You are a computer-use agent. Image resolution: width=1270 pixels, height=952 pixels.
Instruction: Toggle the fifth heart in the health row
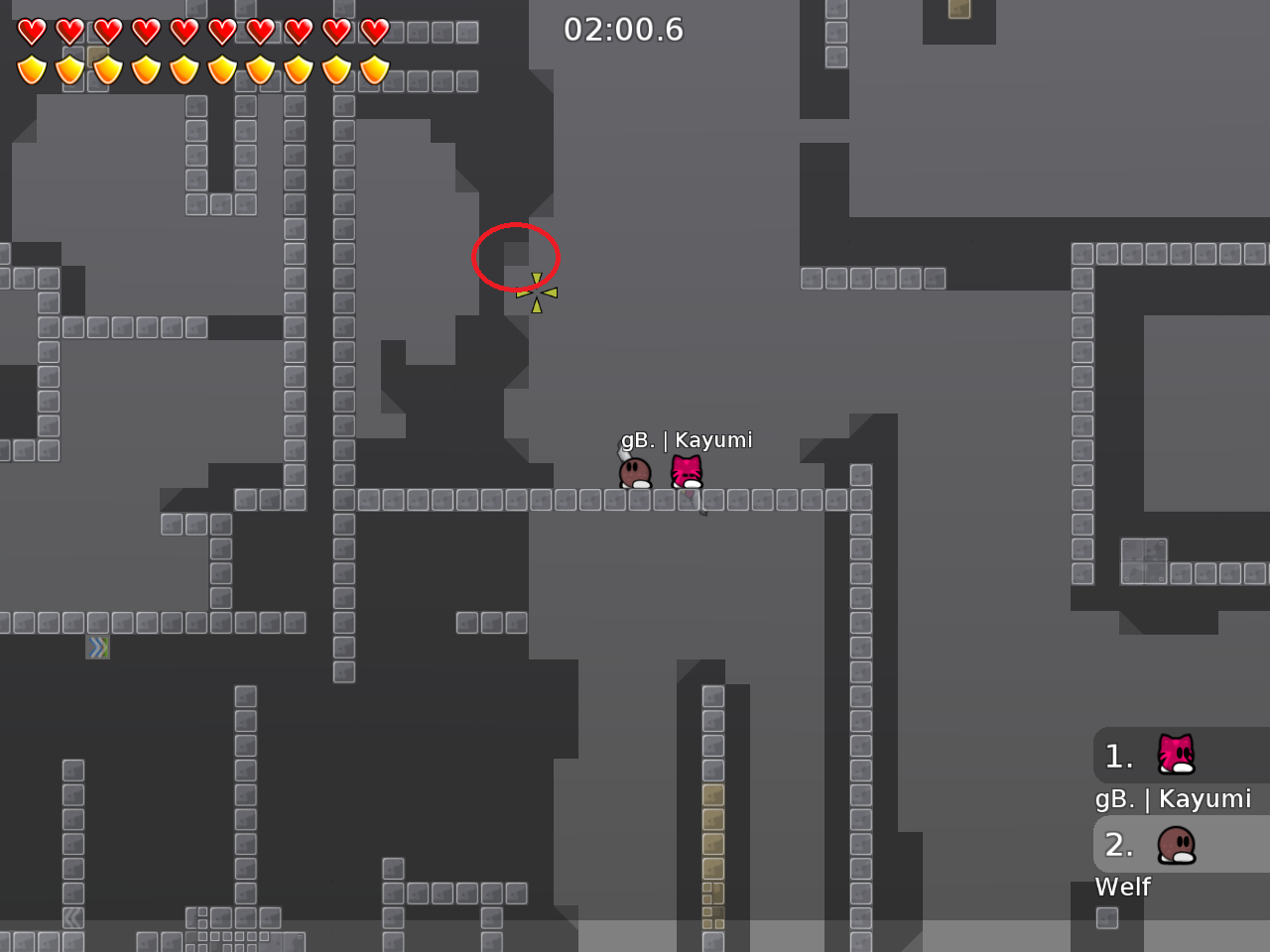pyautogui.click(x=183, y=31)
